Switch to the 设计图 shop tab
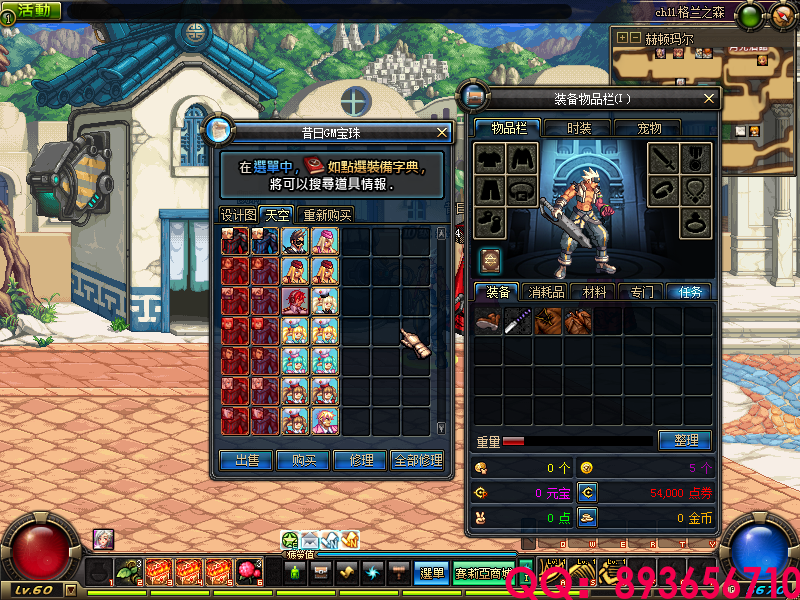Screen dimensions: 800x600 click(x=238, y=215)
